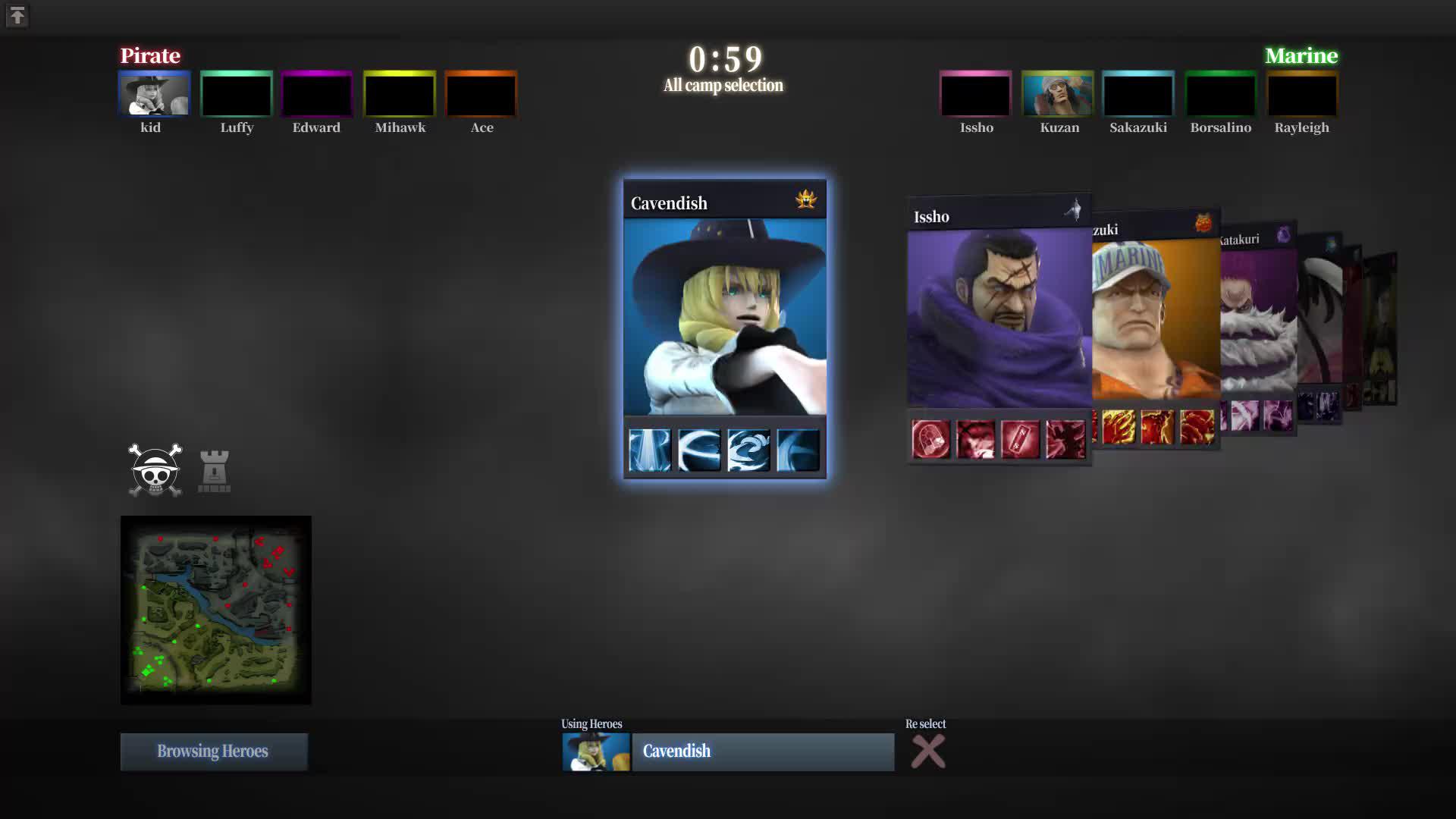Click Luffy's empty player slot
Image resolution: width=1456 pixels, height=819 pixels.
[x=236, y=94]
